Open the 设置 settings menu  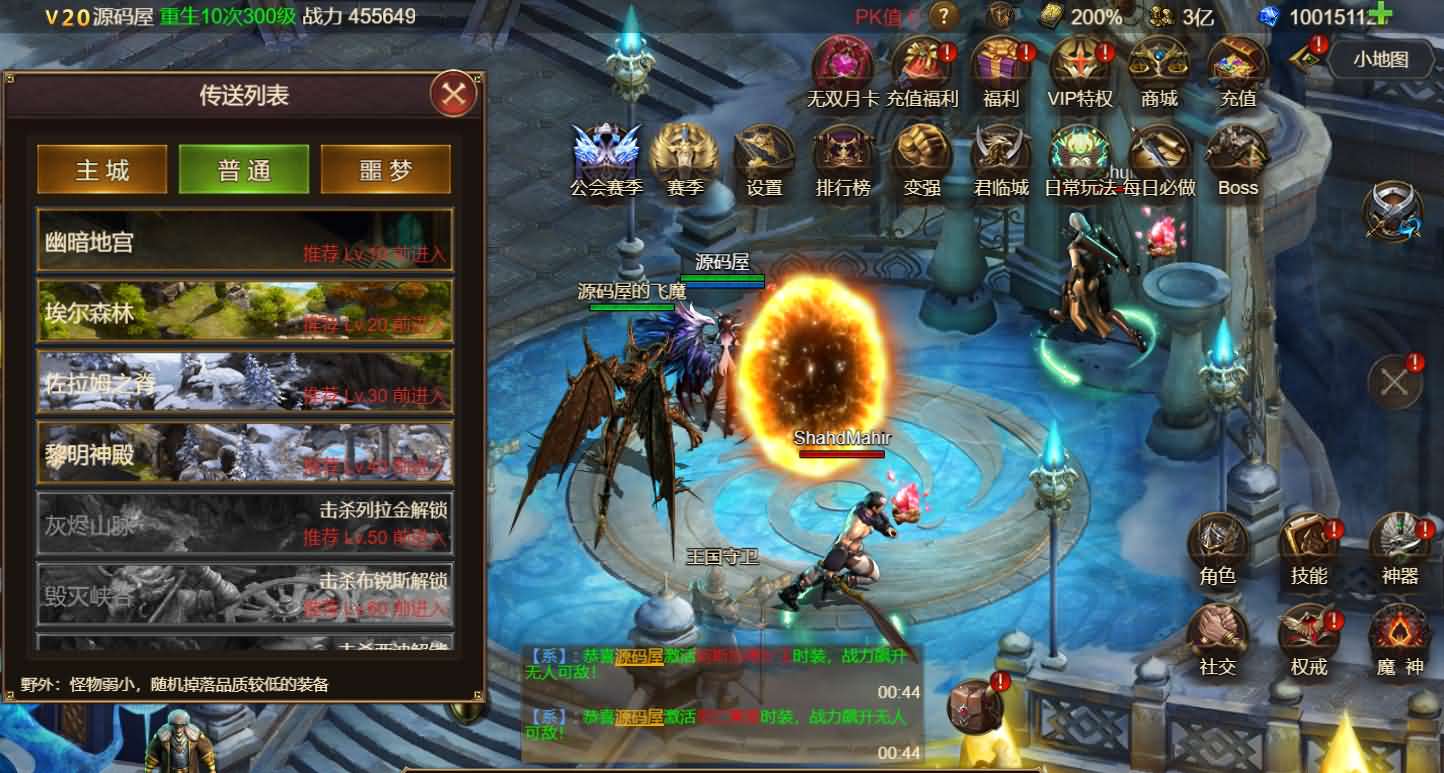tap(764, 158)
